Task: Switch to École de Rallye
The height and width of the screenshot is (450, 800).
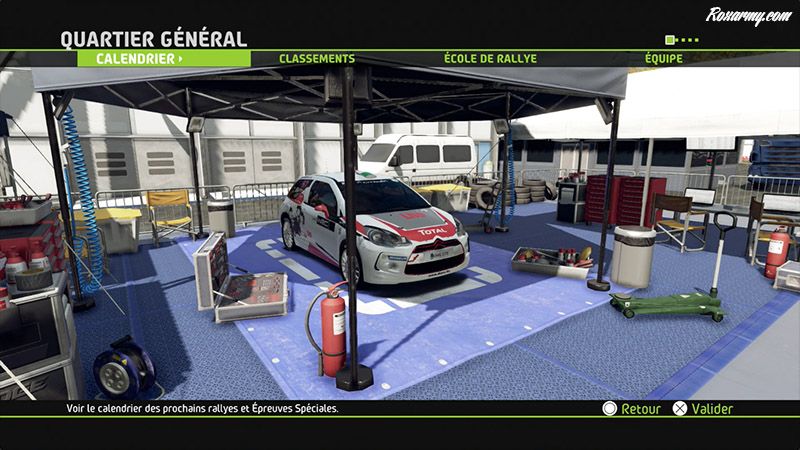Action: [x=490, y=59]
